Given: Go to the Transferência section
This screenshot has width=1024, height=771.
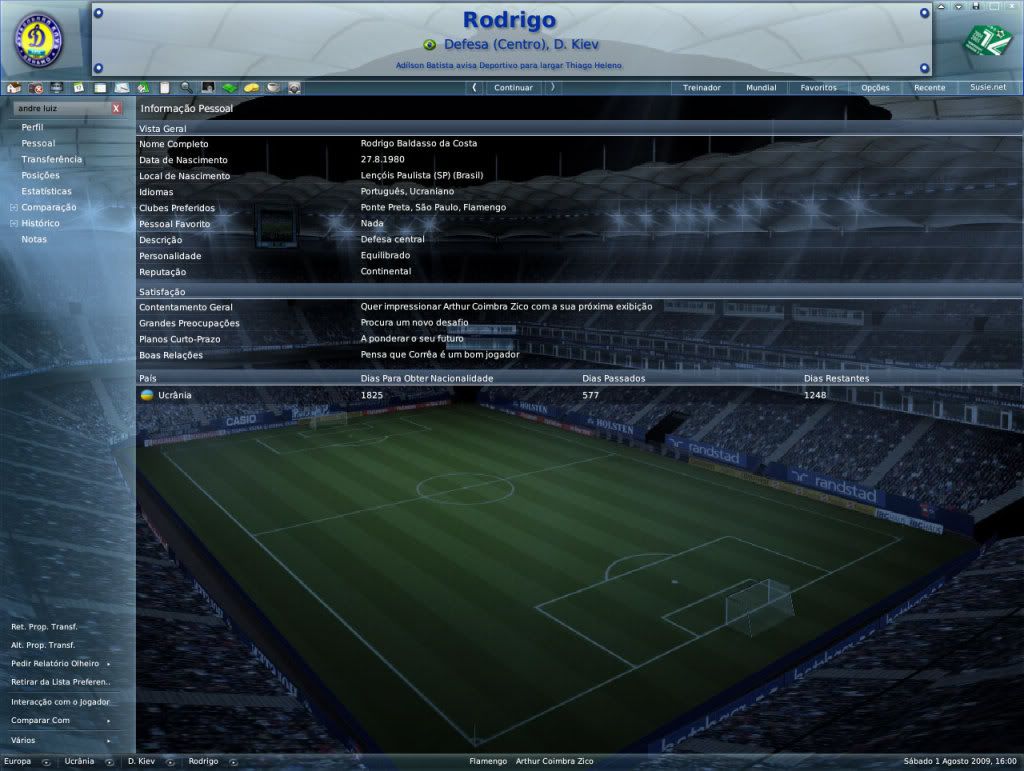Looking at the screenshot, I should (52, 159).
